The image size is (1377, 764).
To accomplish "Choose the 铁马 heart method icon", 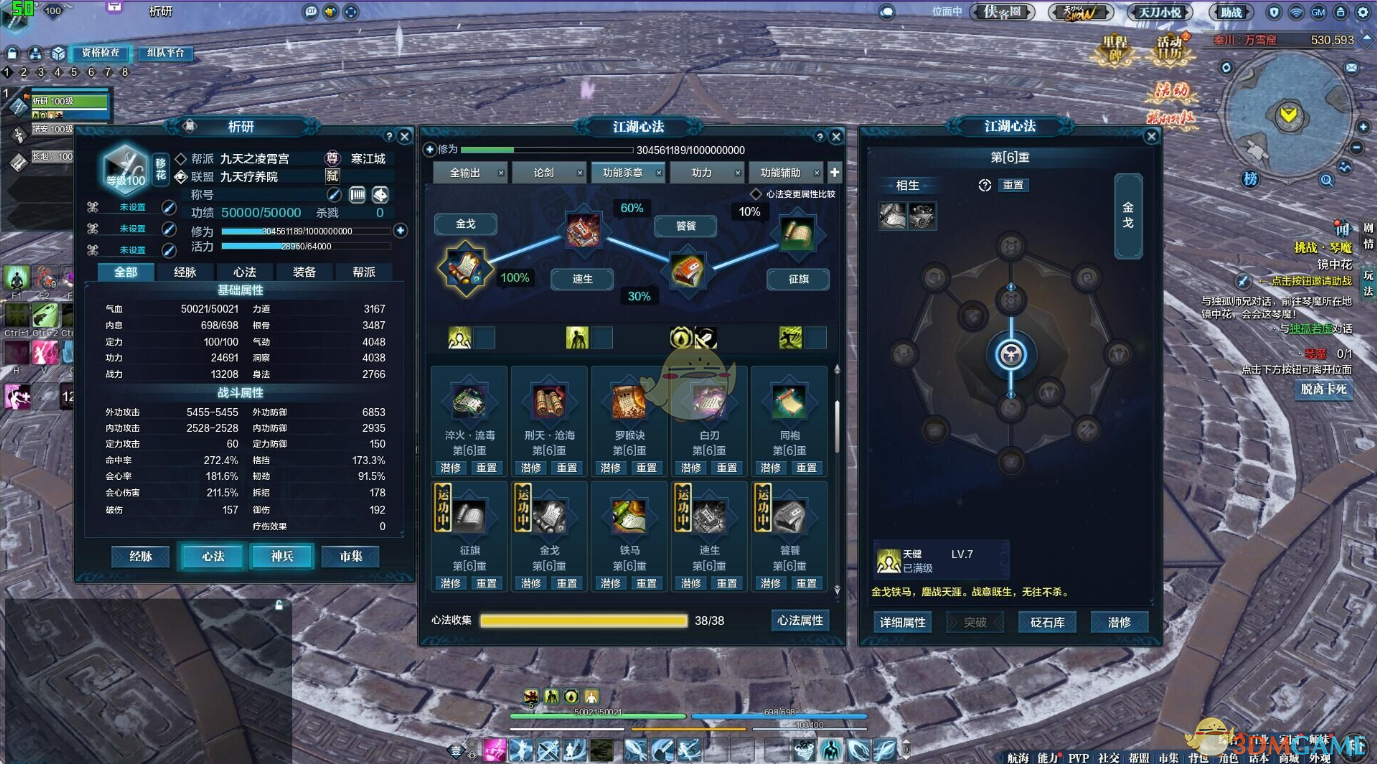I will click(629, 516).
